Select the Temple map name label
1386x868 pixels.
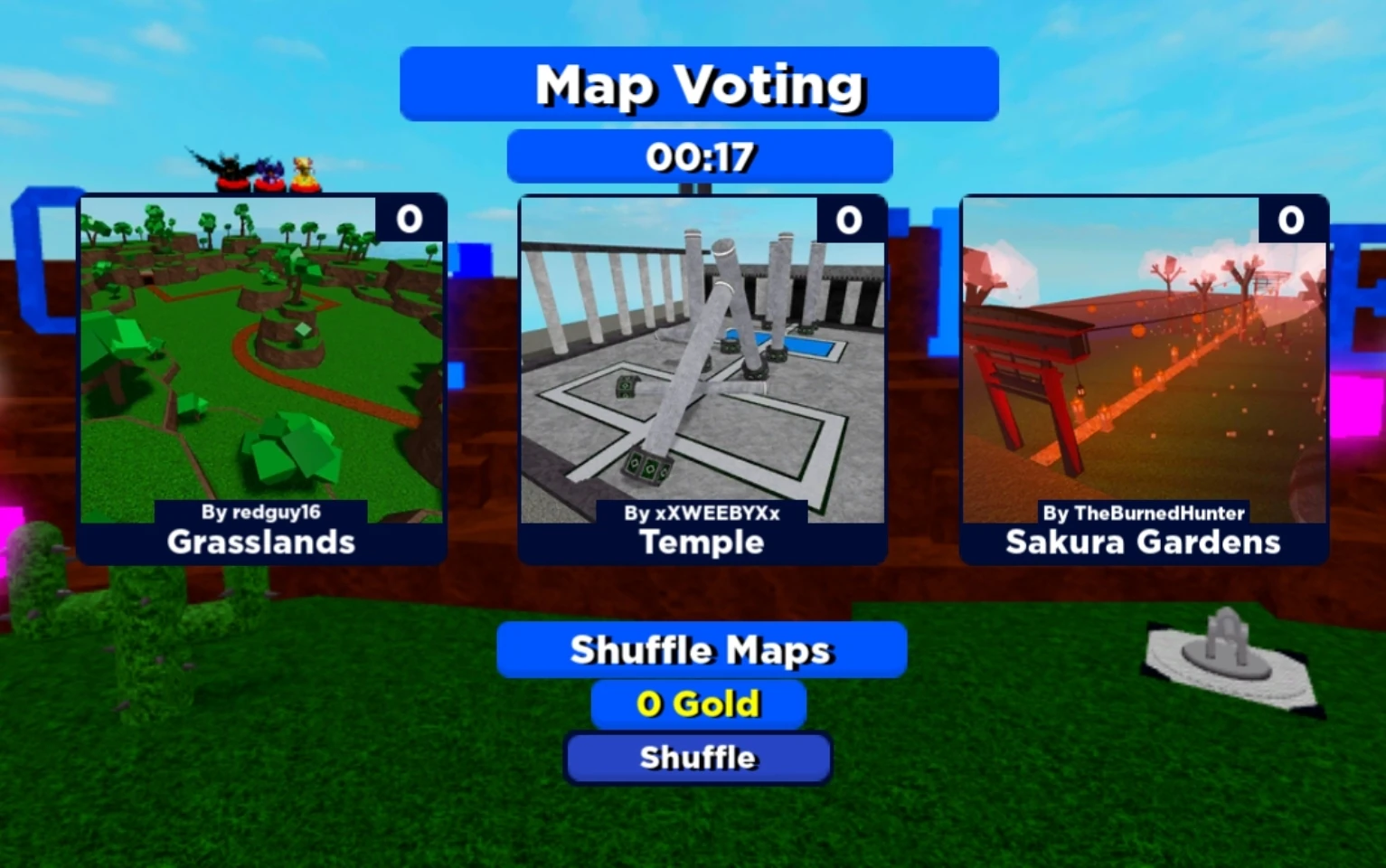701,542
